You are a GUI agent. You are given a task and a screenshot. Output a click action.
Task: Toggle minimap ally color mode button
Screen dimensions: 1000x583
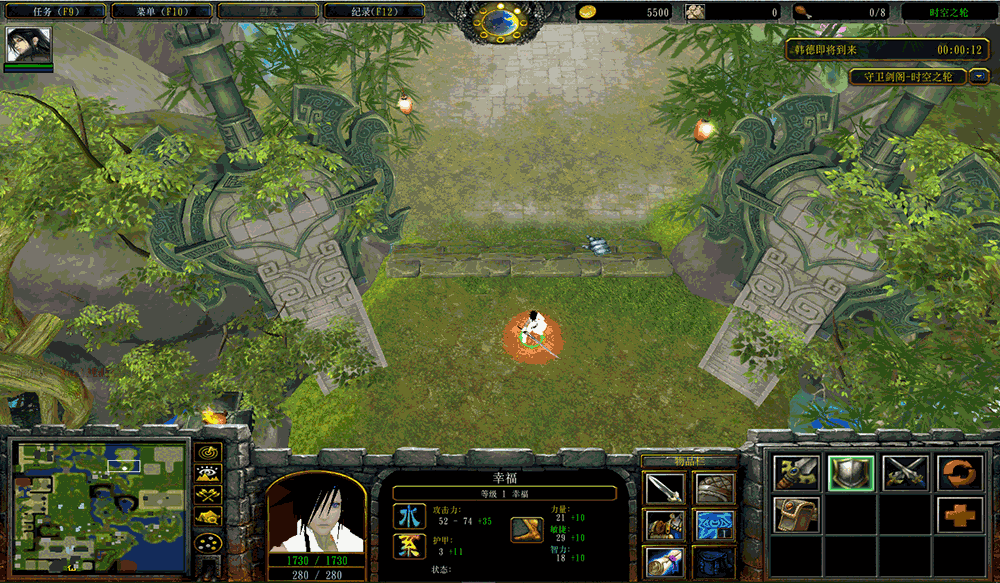(x=208, y=495)
